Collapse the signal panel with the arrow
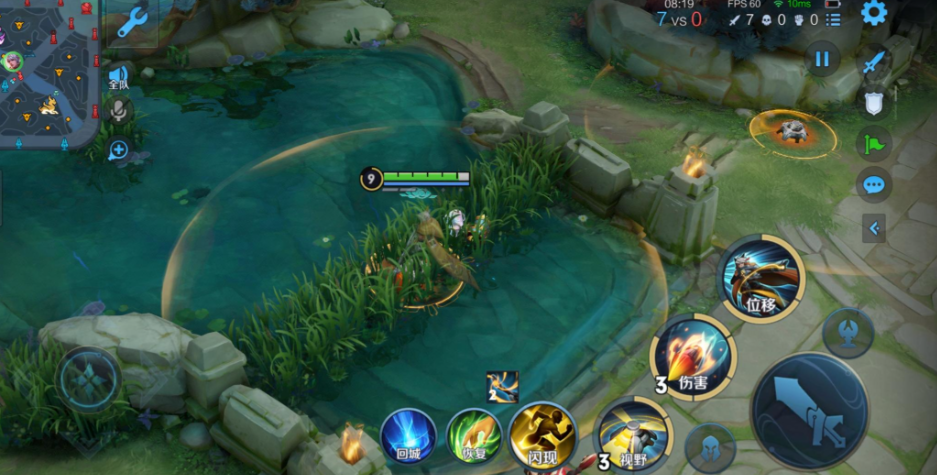 (x=874, y=229)
